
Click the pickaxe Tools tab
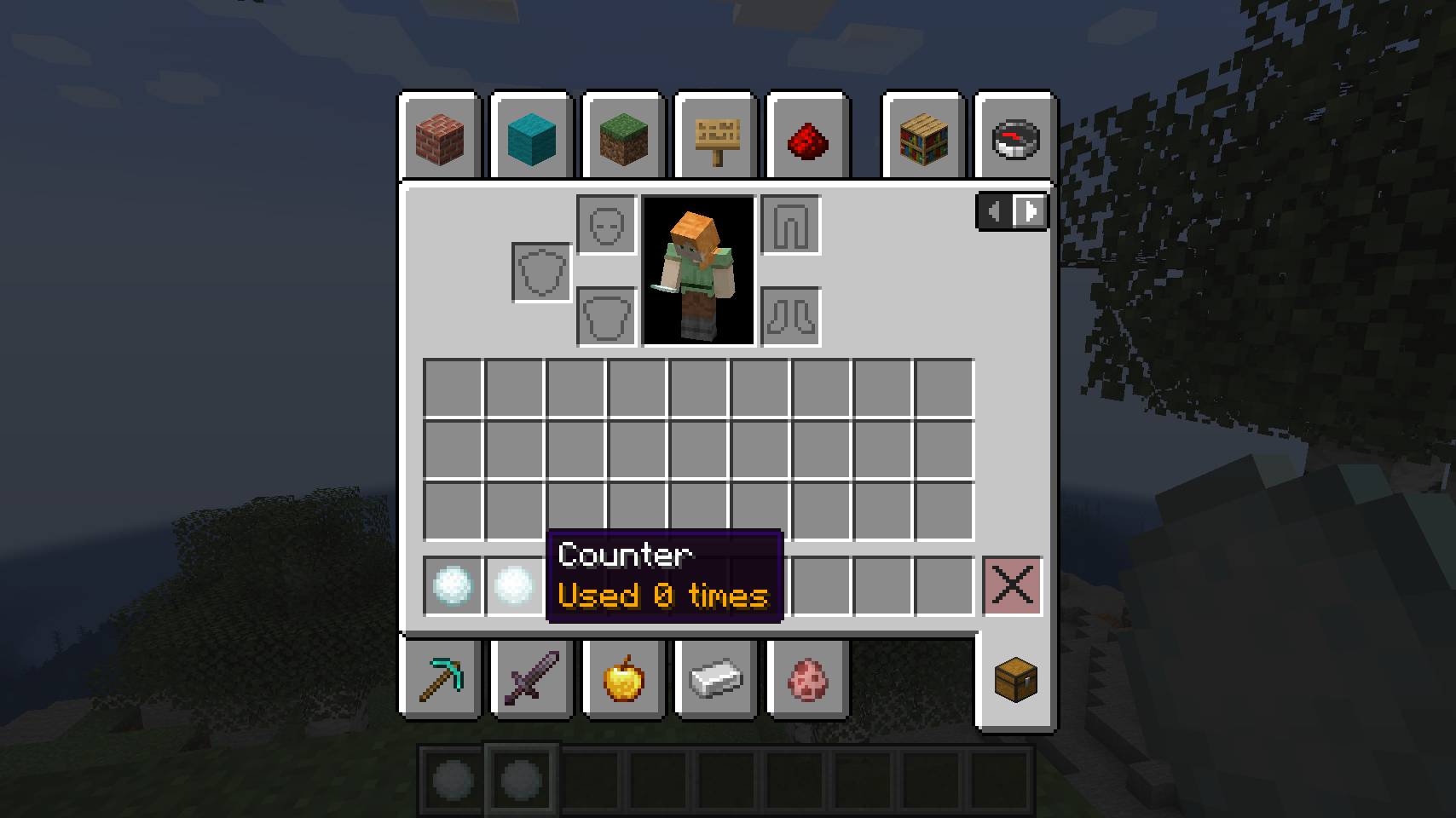pos(440,679)
